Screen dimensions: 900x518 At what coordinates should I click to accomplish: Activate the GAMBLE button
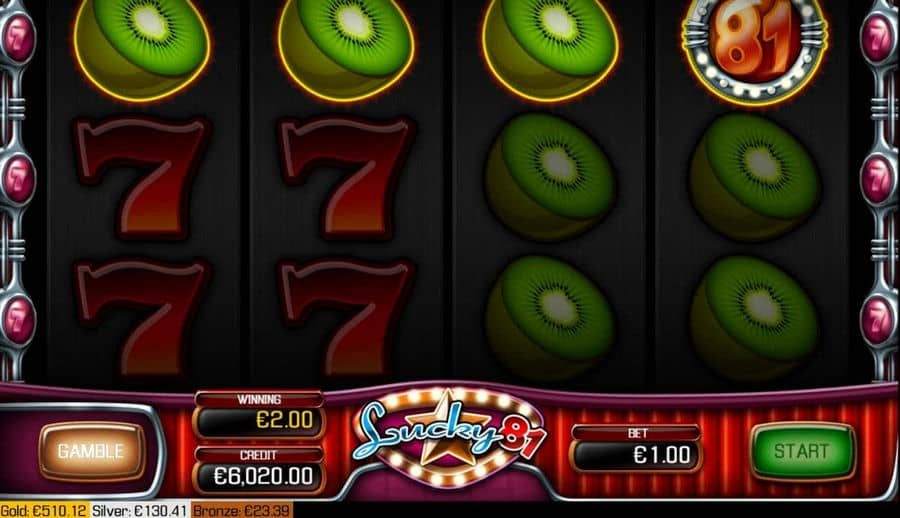click(x=90, y=451)
